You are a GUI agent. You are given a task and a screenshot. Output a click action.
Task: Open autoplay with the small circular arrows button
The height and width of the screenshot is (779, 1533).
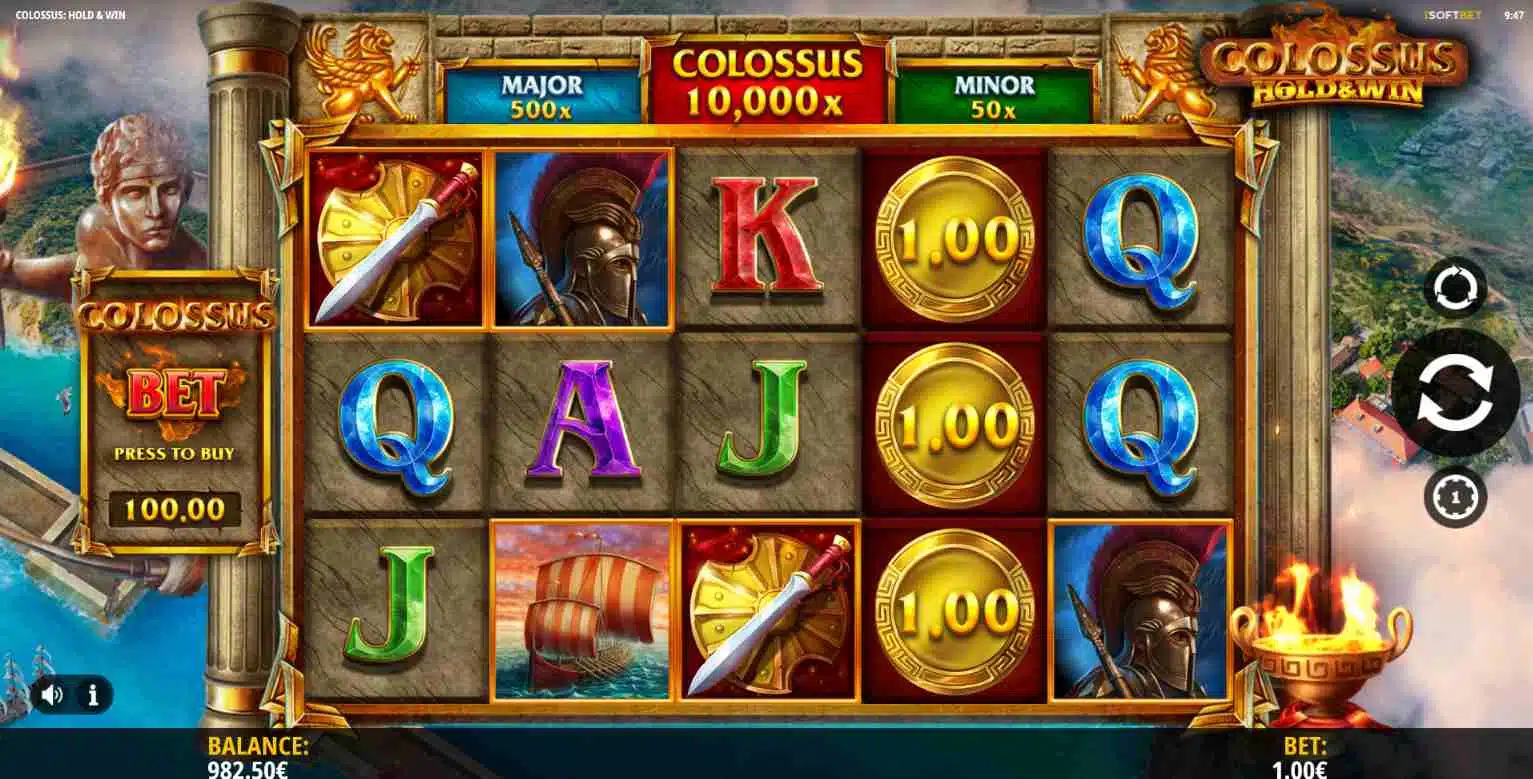(x=1455, y=289)
